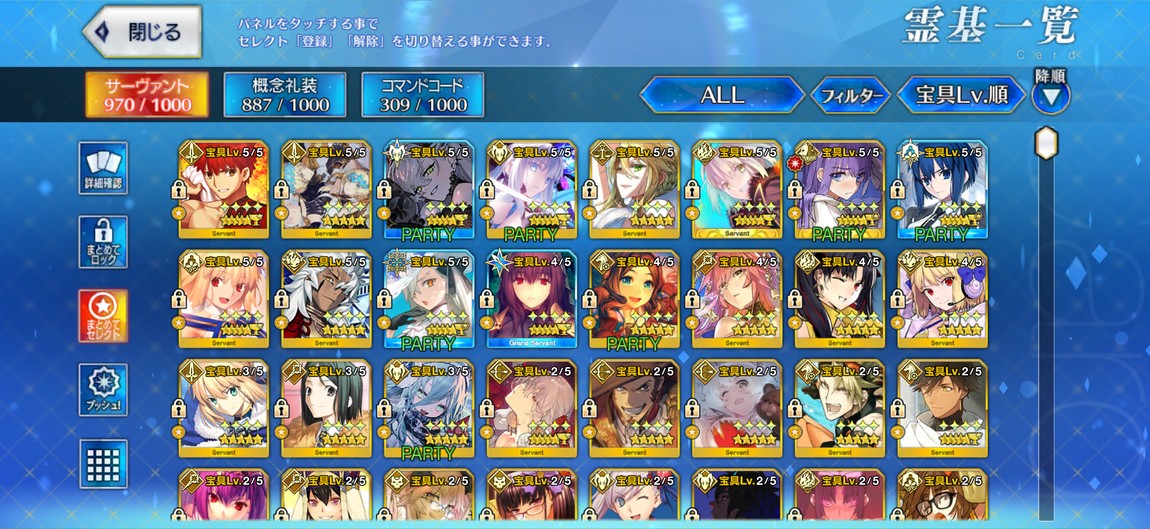
Task: Choose the ALL class filter
Action: coord(722,95)
